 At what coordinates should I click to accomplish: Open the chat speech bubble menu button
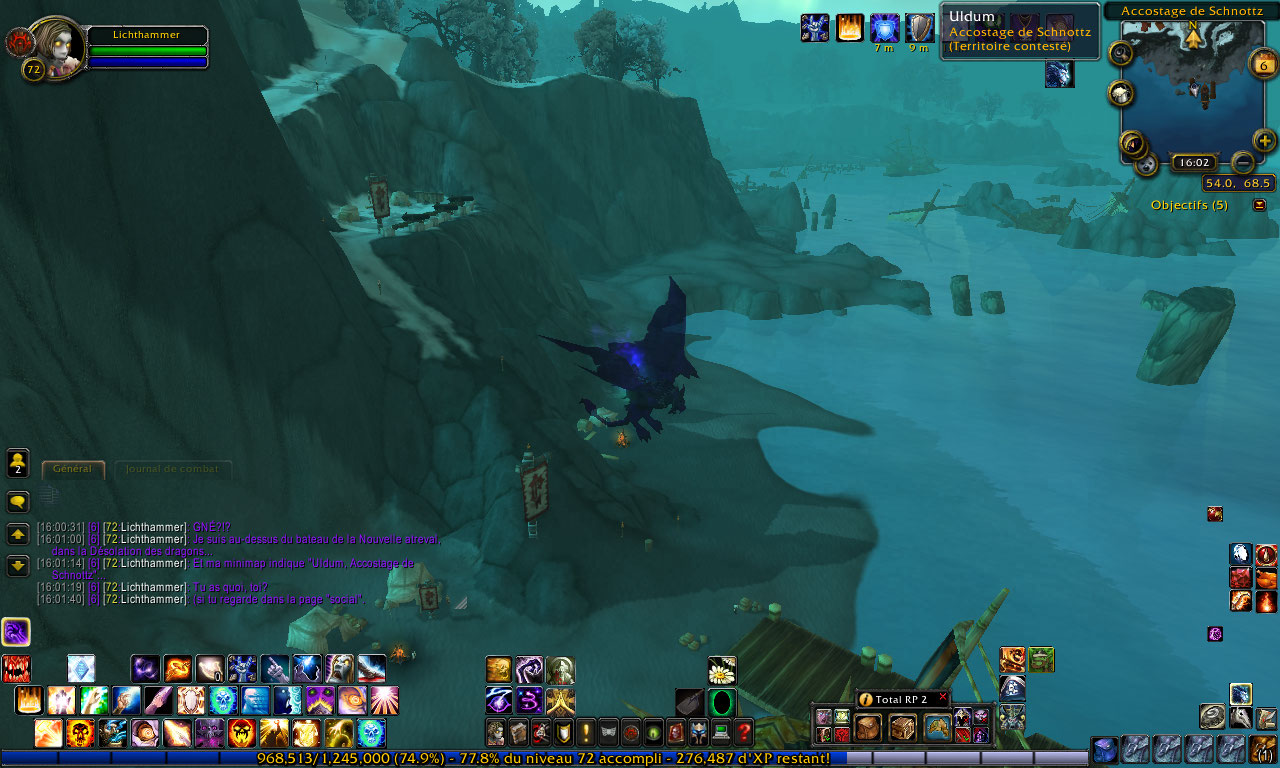click(x=18, y=501)
